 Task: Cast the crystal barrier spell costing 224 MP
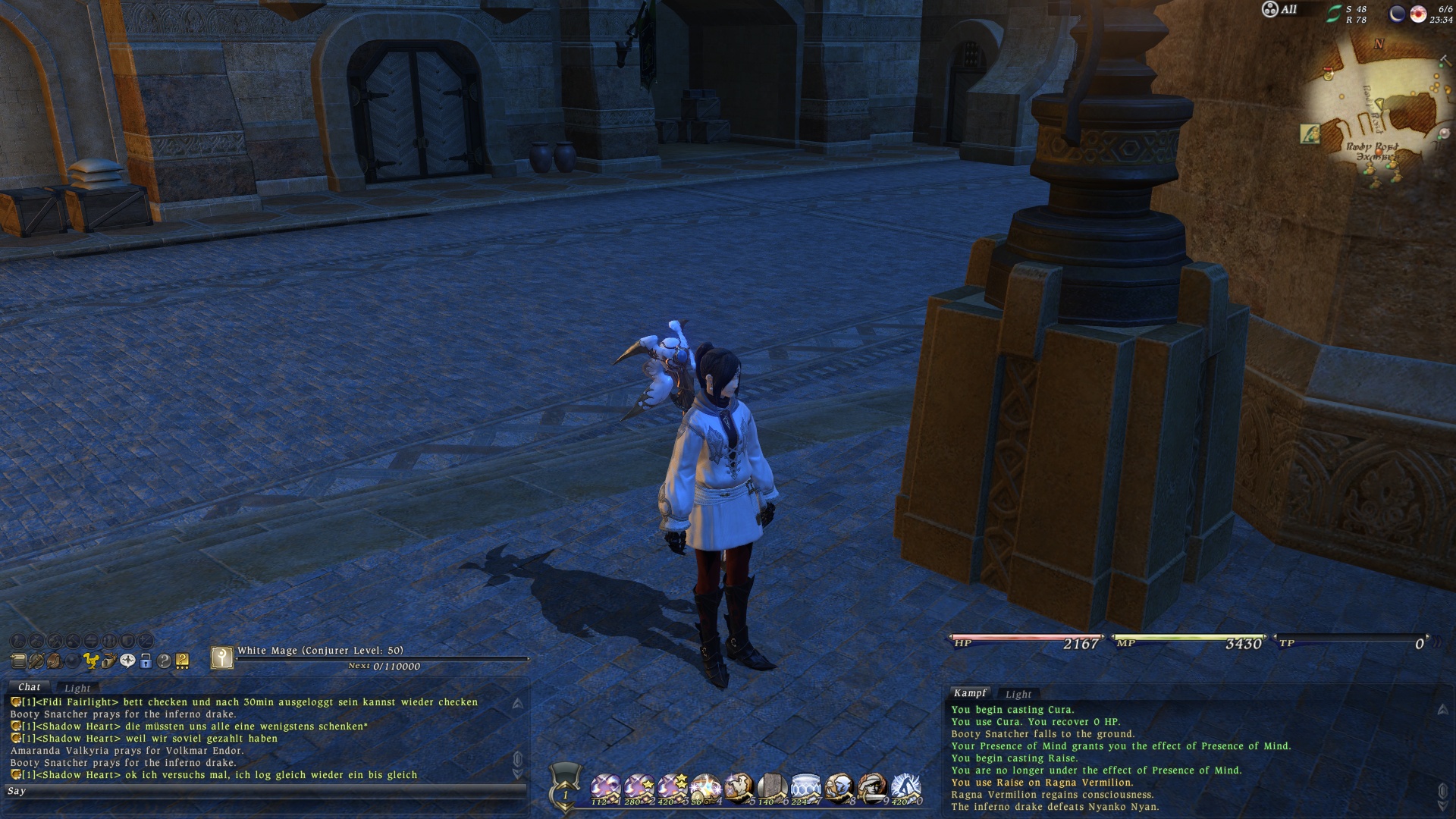805,789
